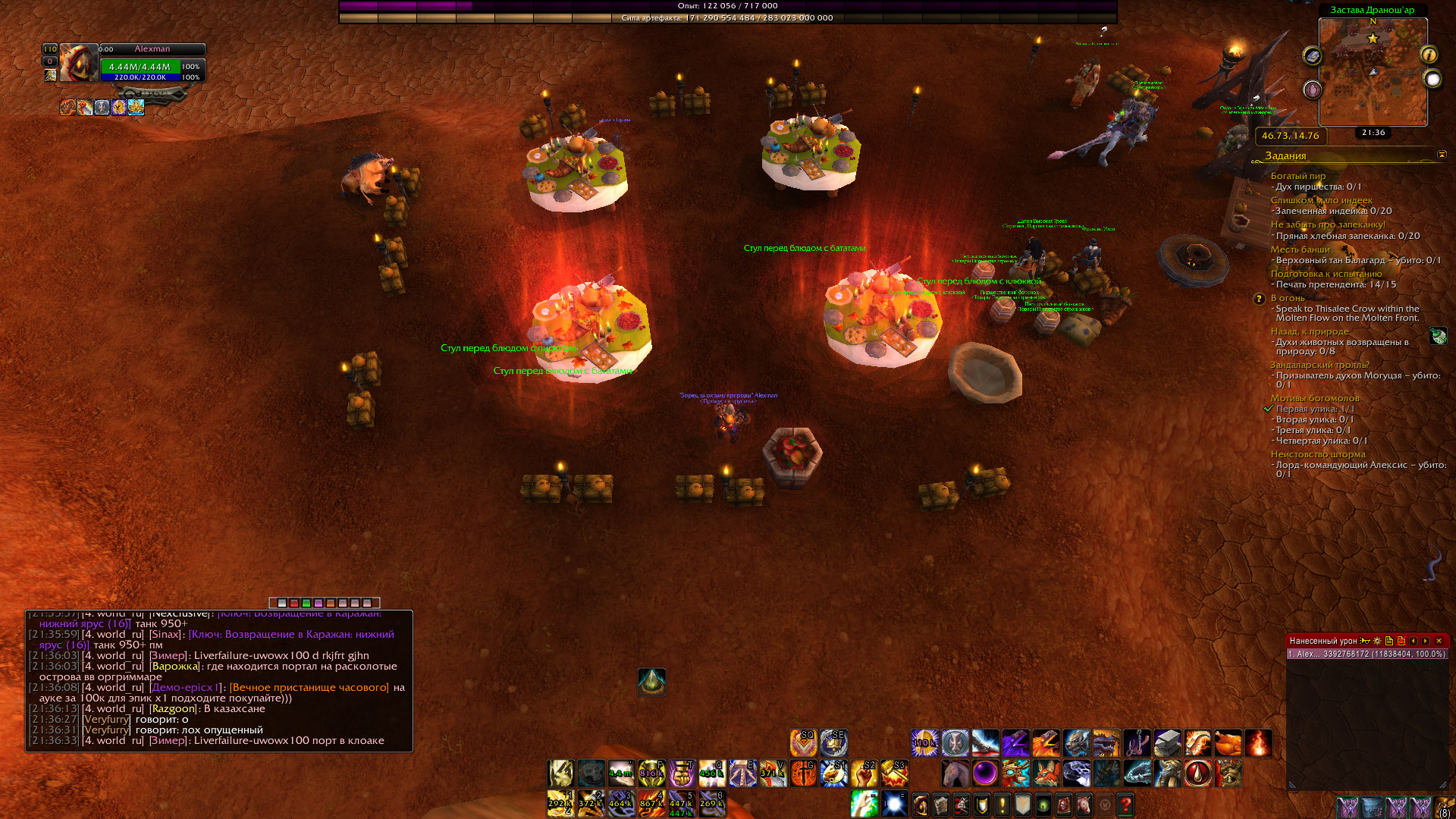This screenshot has width=1456, height=819.
Task: Close the damage meter window
Action: pos(1439,641)
